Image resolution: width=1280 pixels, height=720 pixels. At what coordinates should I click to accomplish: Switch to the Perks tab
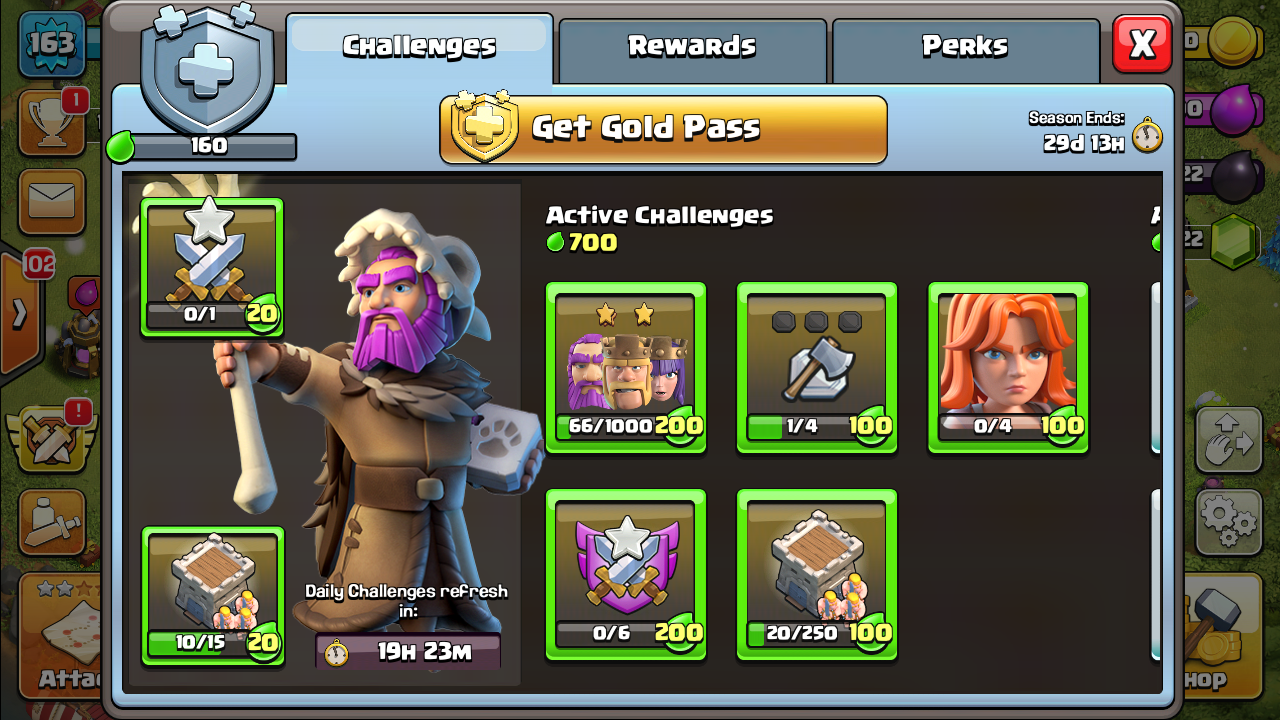(x=965, y=45)
